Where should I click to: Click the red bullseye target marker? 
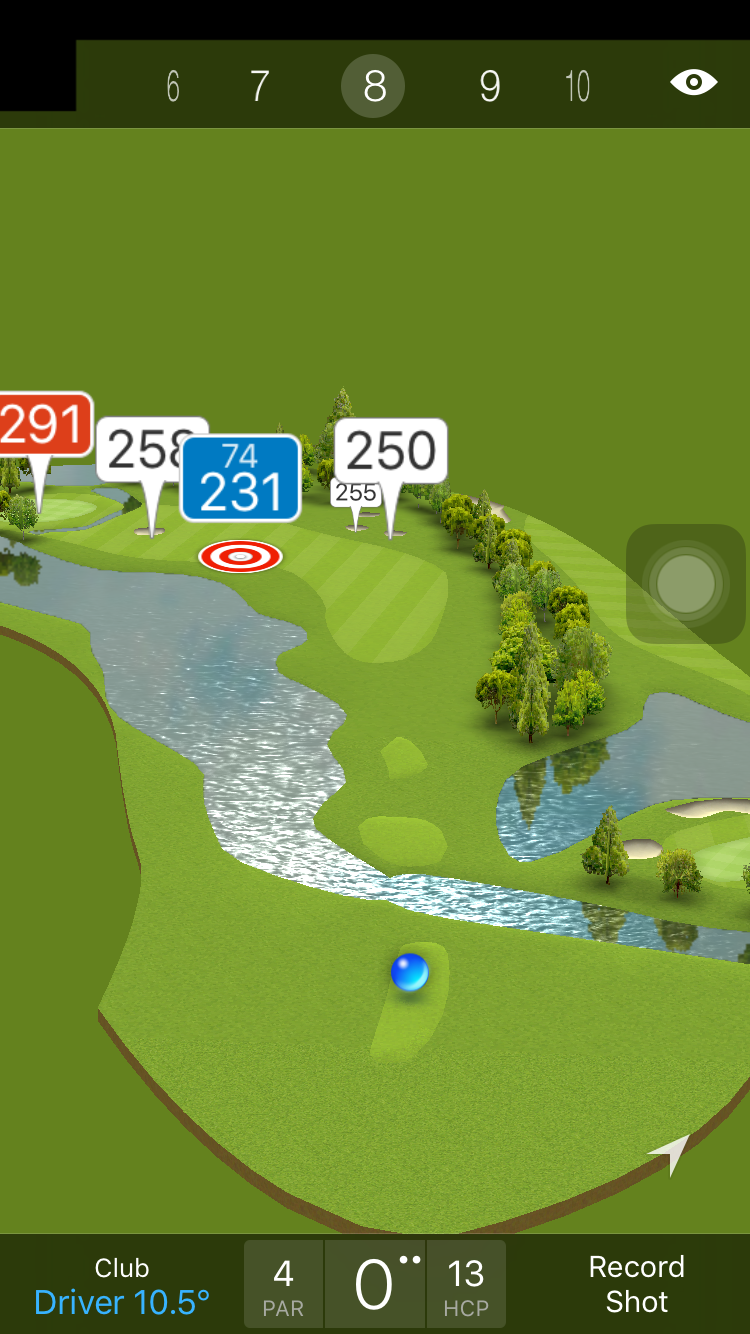(240, 556)
